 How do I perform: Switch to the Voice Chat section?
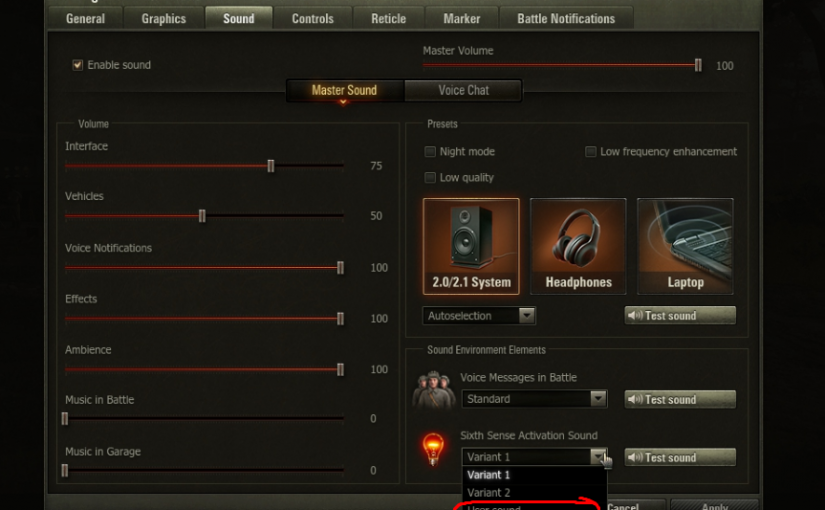[464, 90]
